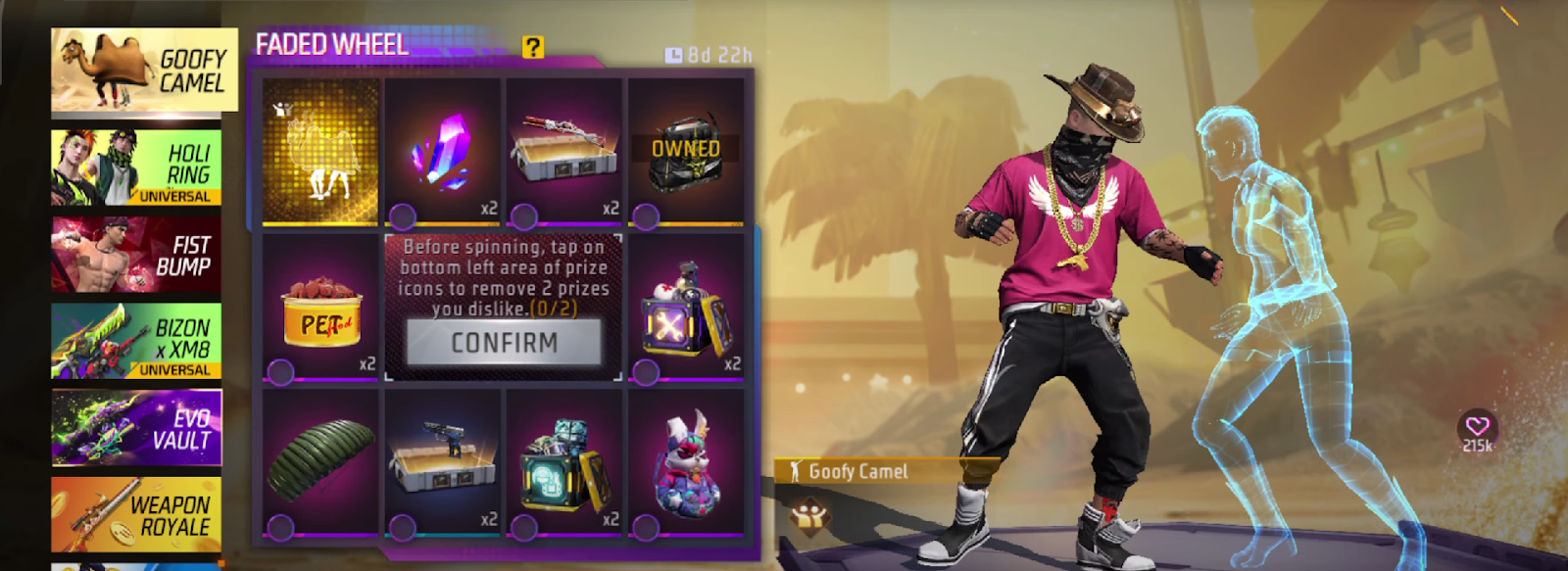Click the gift icon below Goofy Camel label
The width and height of the screenshot is (1568, 571).
(809, 514)
